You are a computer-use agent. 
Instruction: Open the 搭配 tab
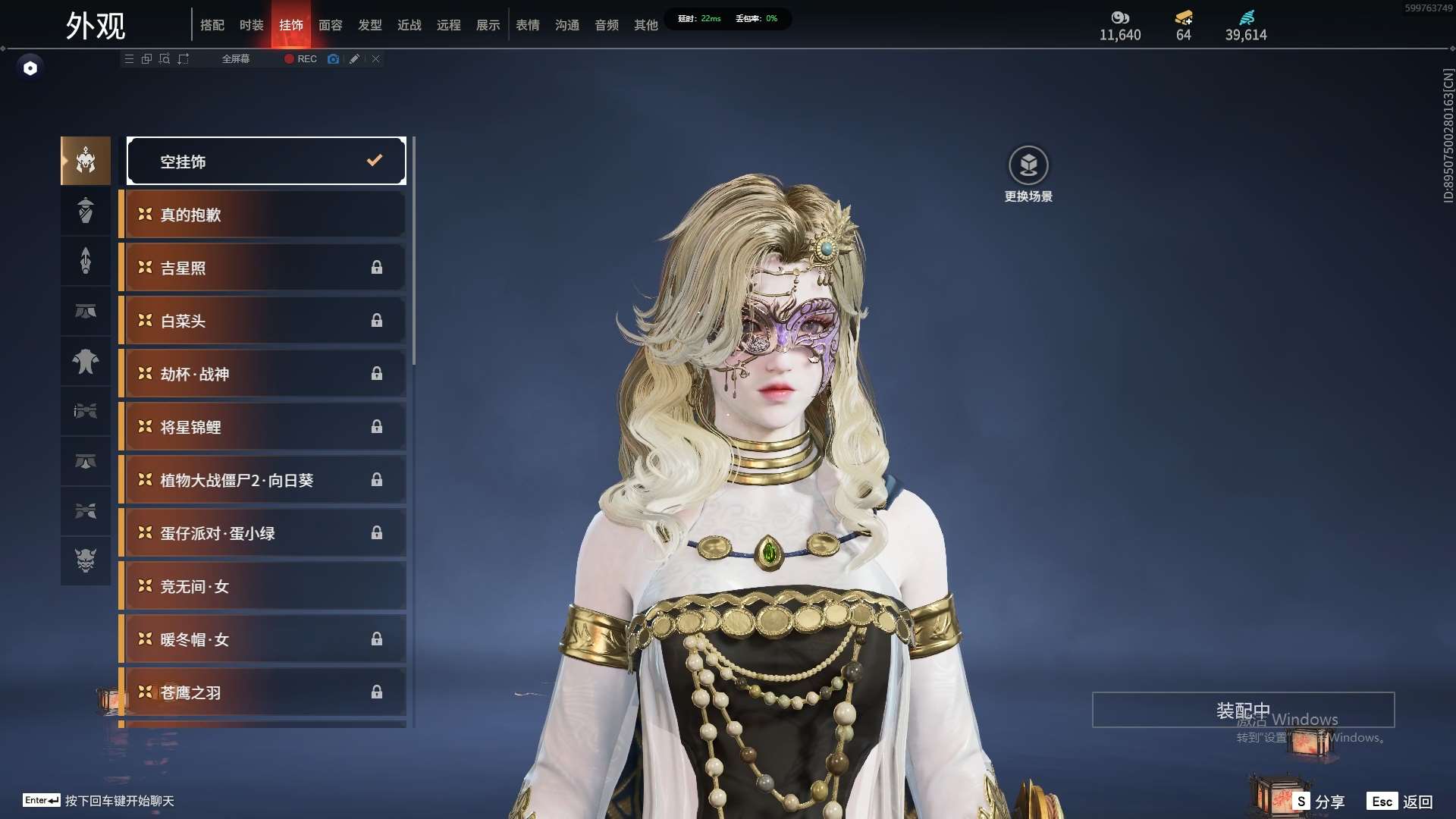pos(212,25)
